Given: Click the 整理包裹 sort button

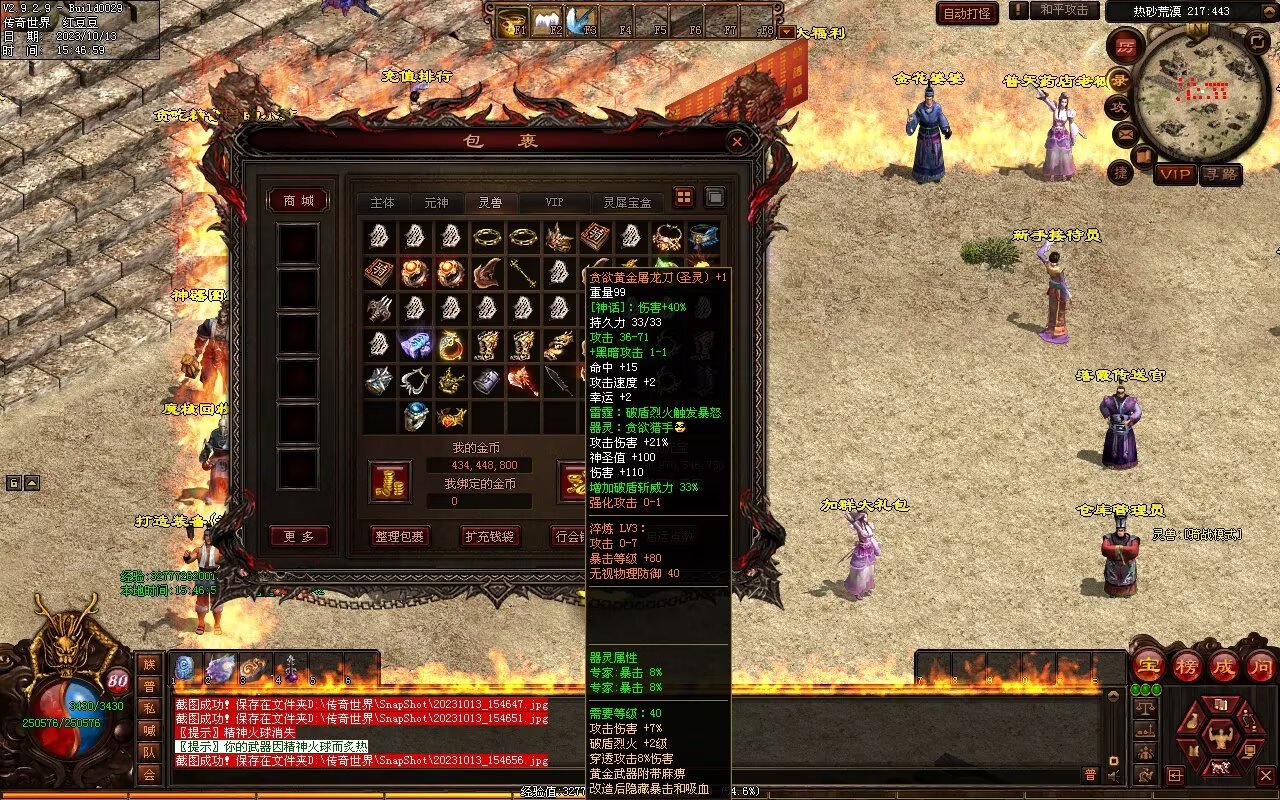Looking at the screenshot, I should click(399, 536).
